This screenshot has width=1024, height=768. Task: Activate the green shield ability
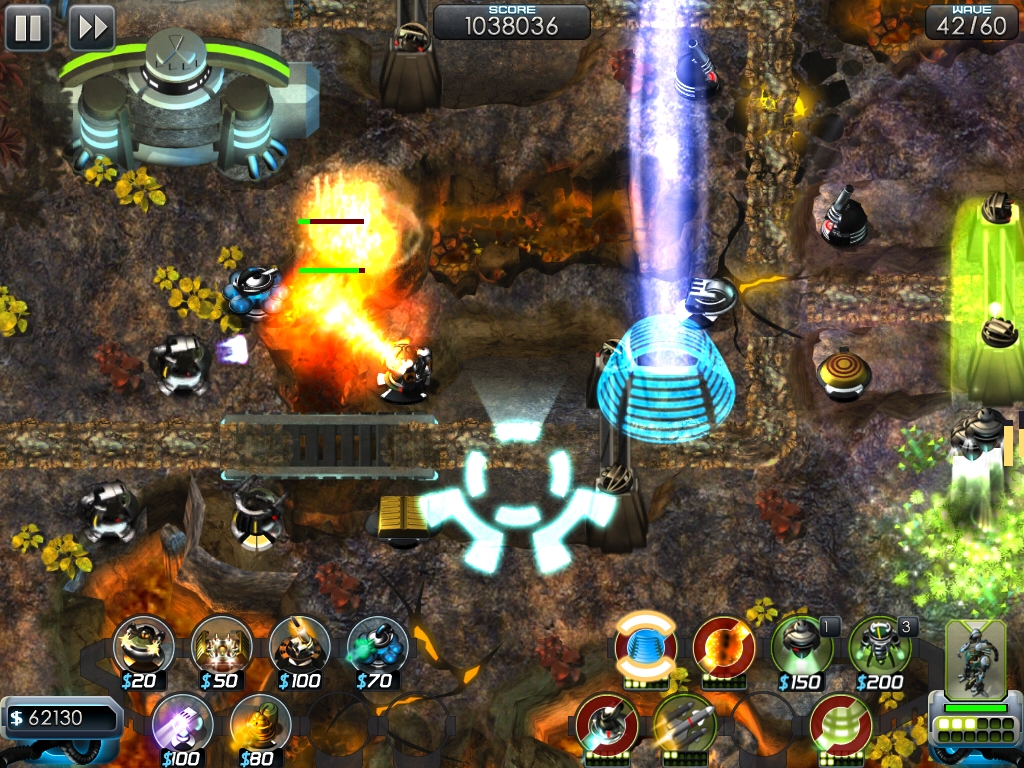click(840, 722)
